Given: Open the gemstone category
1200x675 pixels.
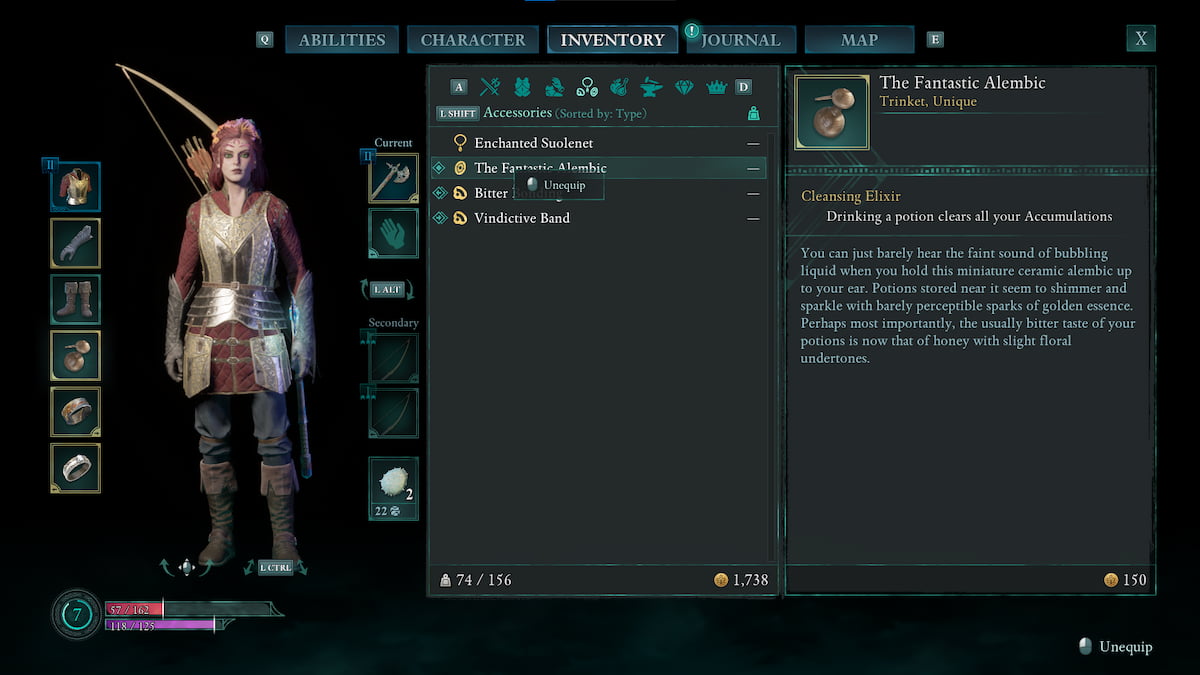Looking at the screenshot, I should tap(684, 87).
